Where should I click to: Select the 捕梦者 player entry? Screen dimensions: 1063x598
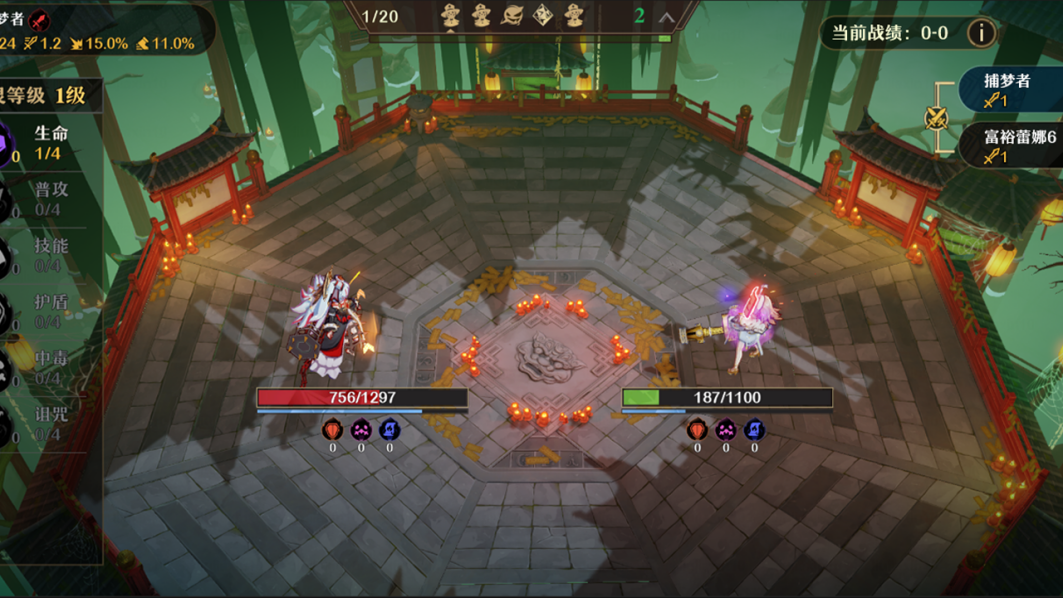[1008, 89]
